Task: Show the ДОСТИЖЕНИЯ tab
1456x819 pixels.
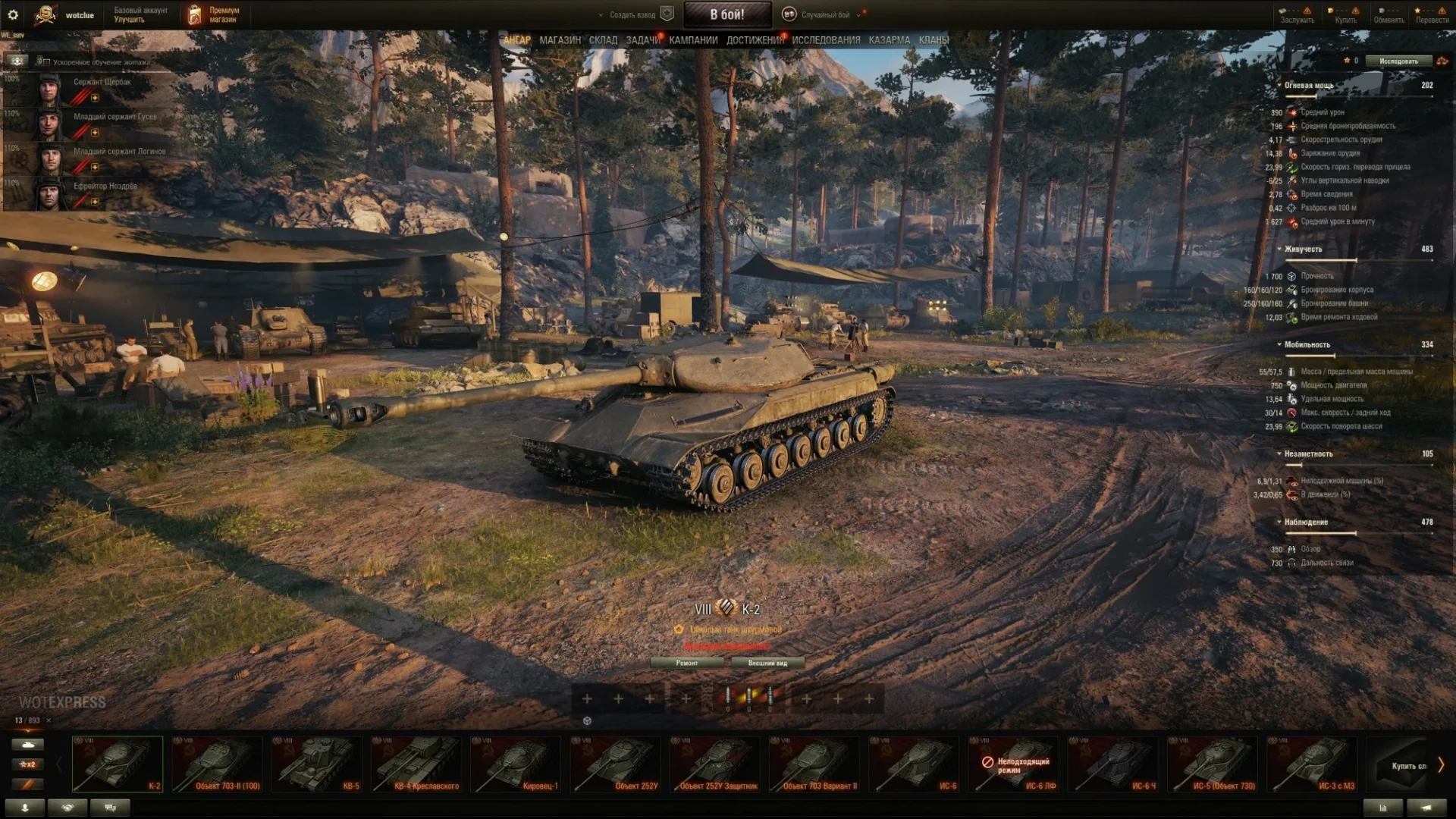Action: coord(755,40)
